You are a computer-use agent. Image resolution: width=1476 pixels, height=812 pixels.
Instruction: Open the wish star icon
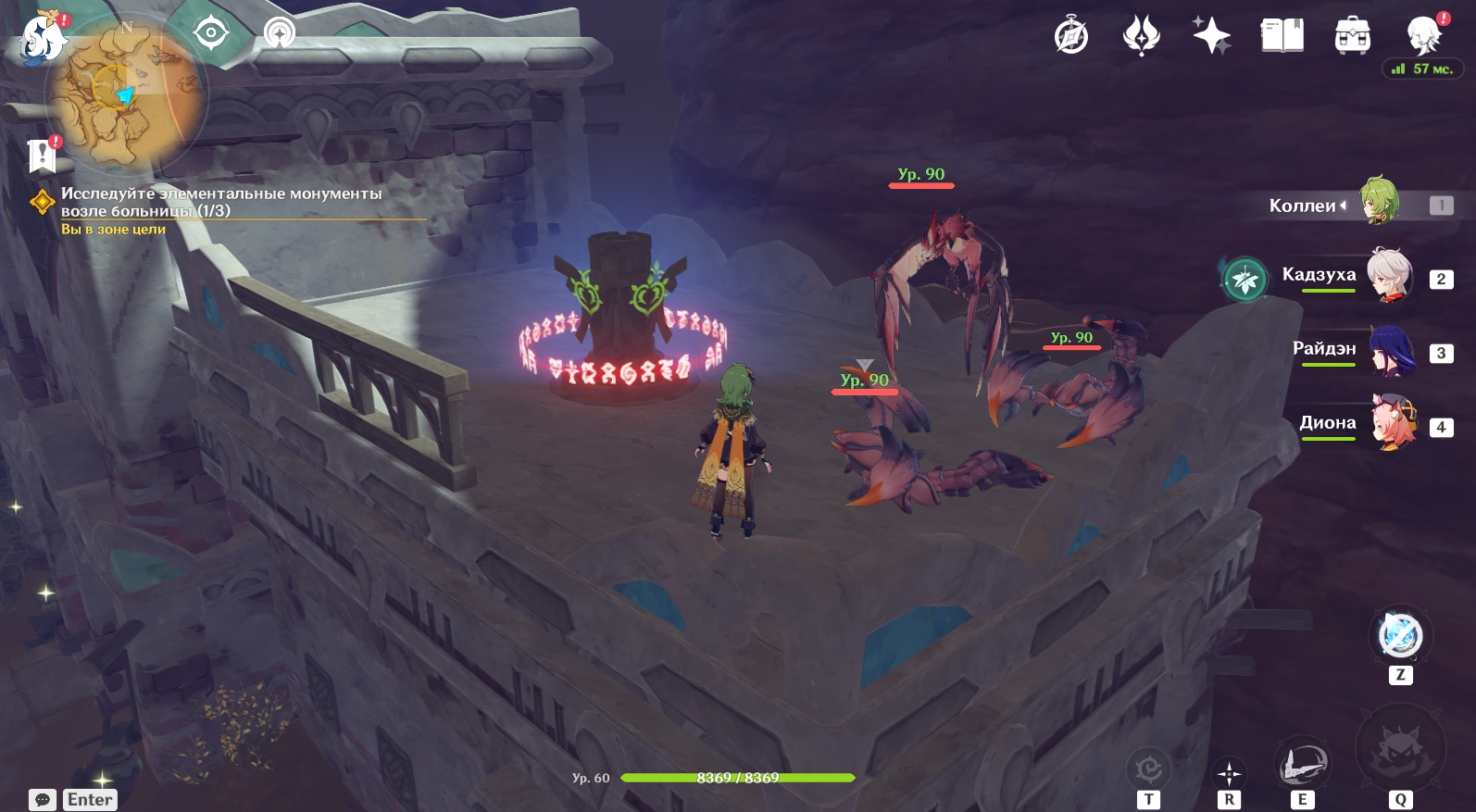(1211, 37)
